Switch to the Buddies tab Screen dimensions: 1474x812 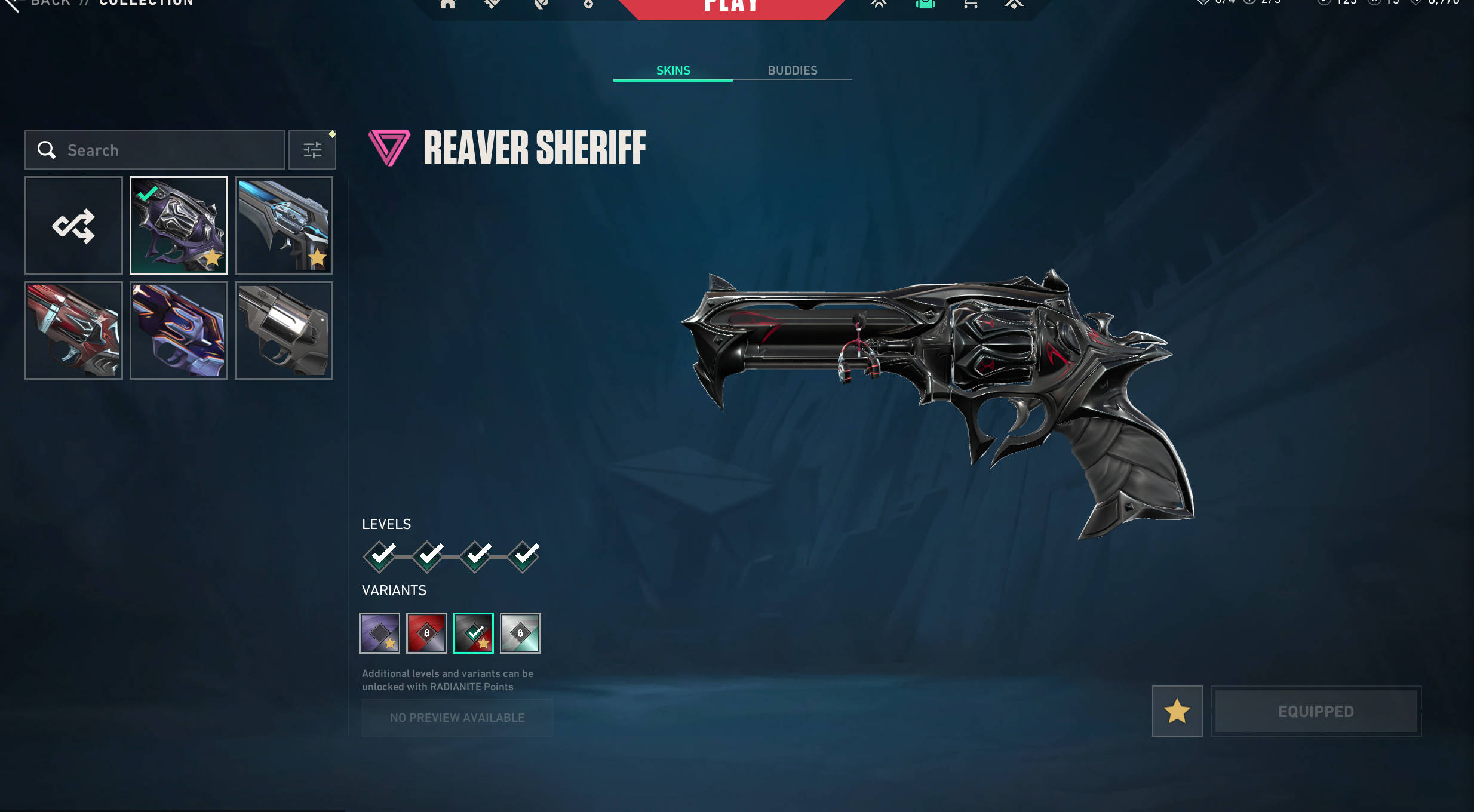click(x=792, y=70)
